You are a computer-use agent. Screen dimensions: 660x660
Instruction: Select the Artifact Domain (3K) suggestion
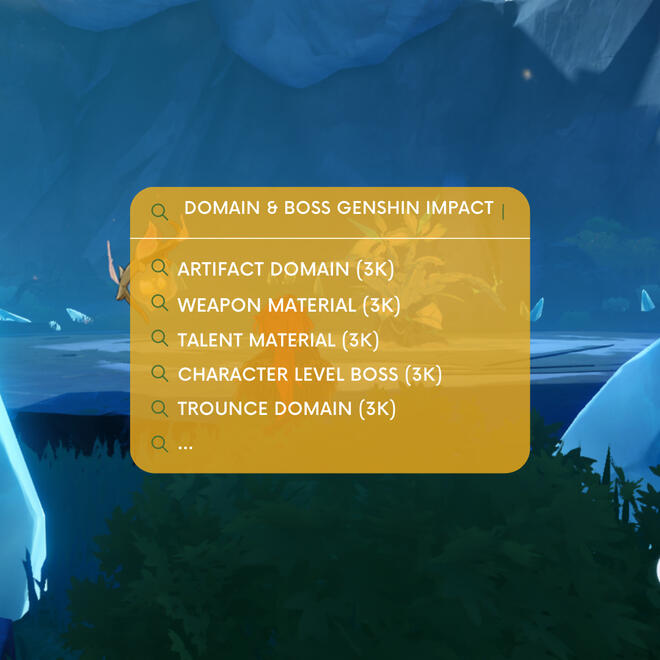285,269
